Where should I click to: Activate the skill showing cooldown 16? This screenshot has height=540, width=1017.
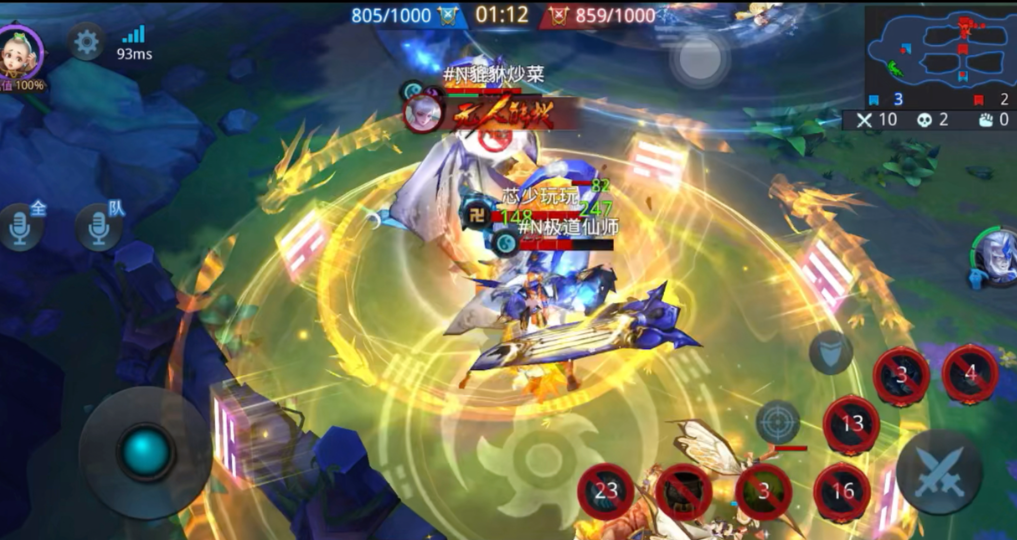842,490
